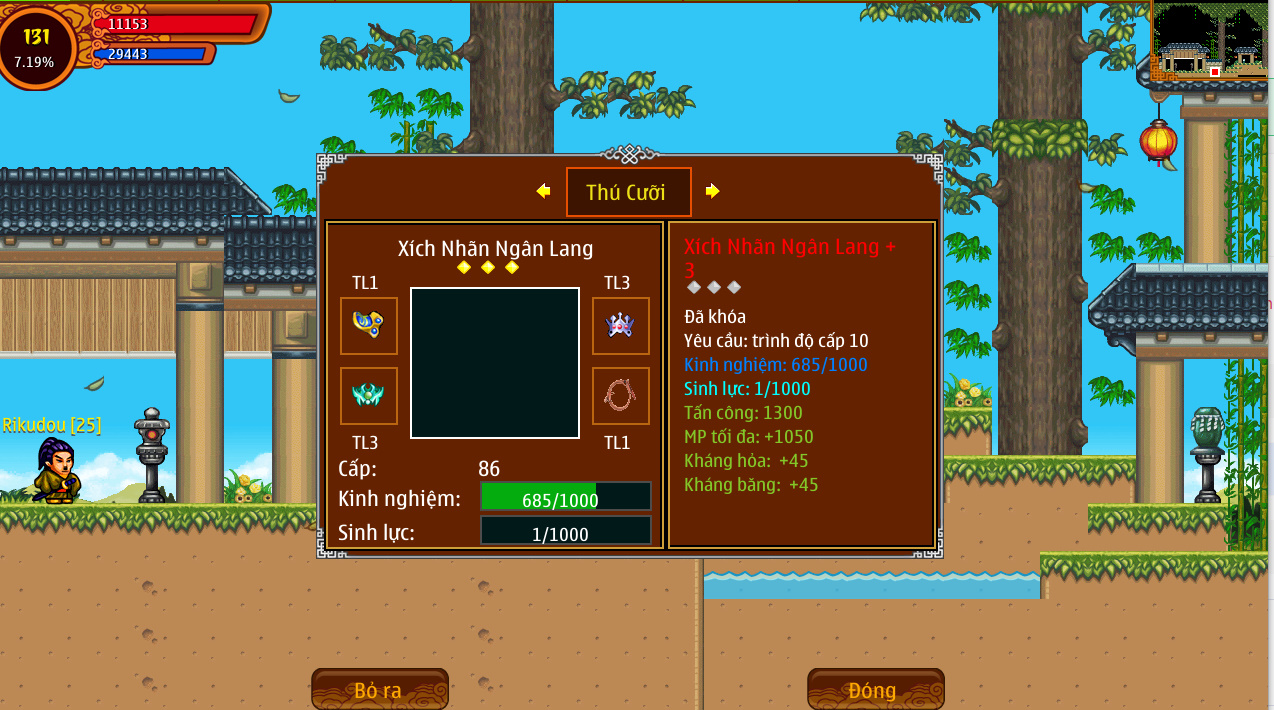
Task: Click the Bỏ ra button
Action: pos(379,690)
